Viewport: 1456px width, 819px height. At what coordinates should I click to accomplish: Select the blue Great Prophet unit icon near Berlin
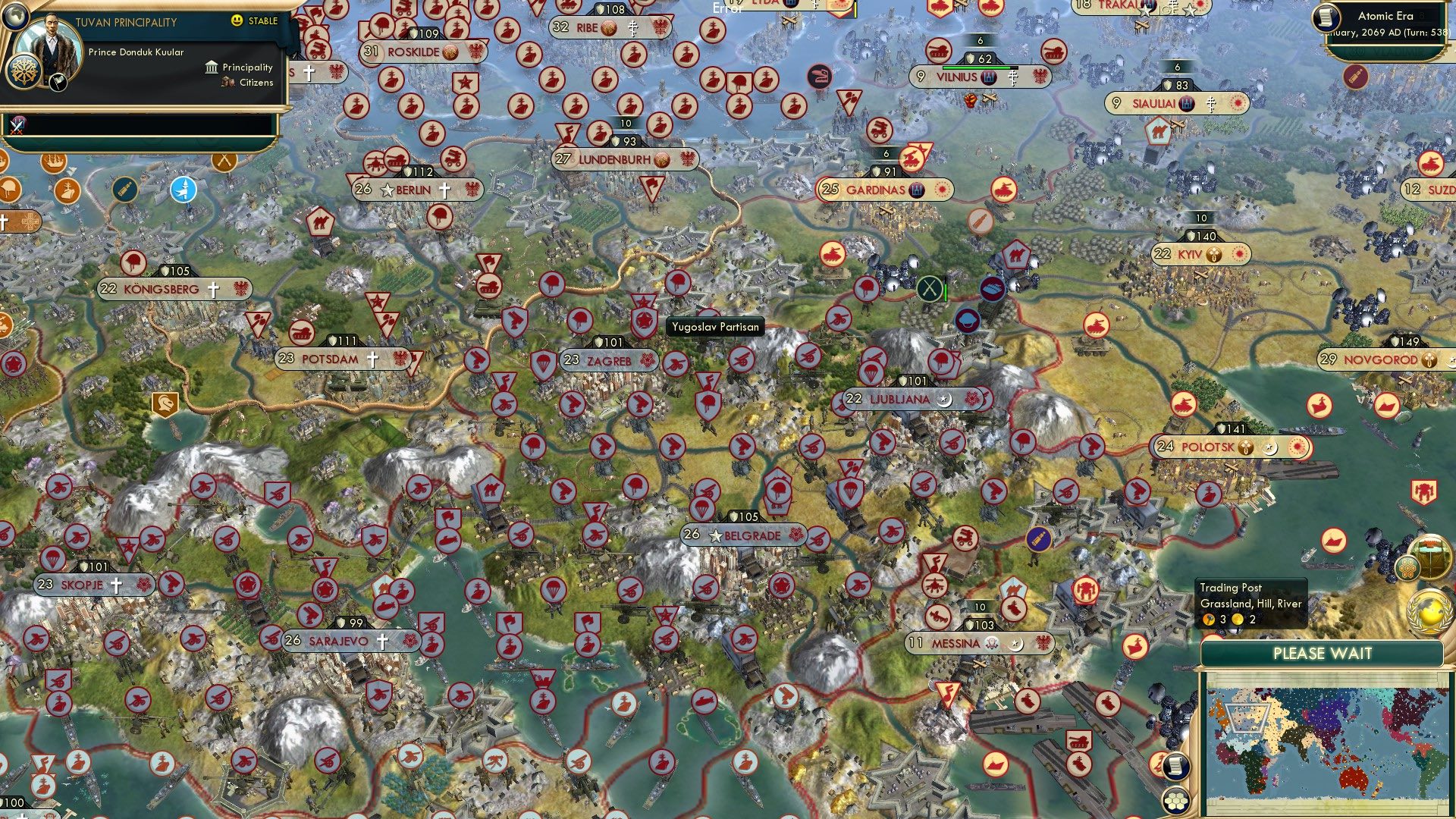click(183, 190)
